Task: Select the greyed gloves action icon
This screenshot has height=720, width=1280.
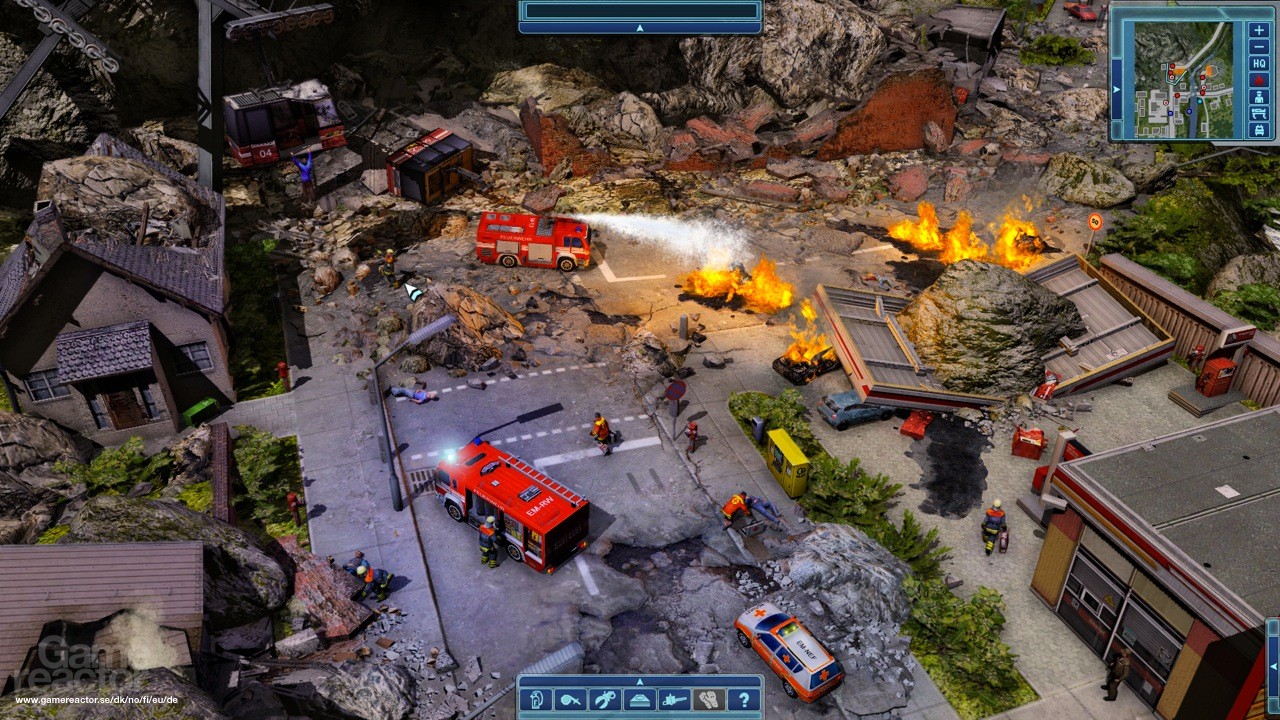Action: pyautogui.click(x=708, y=700)
